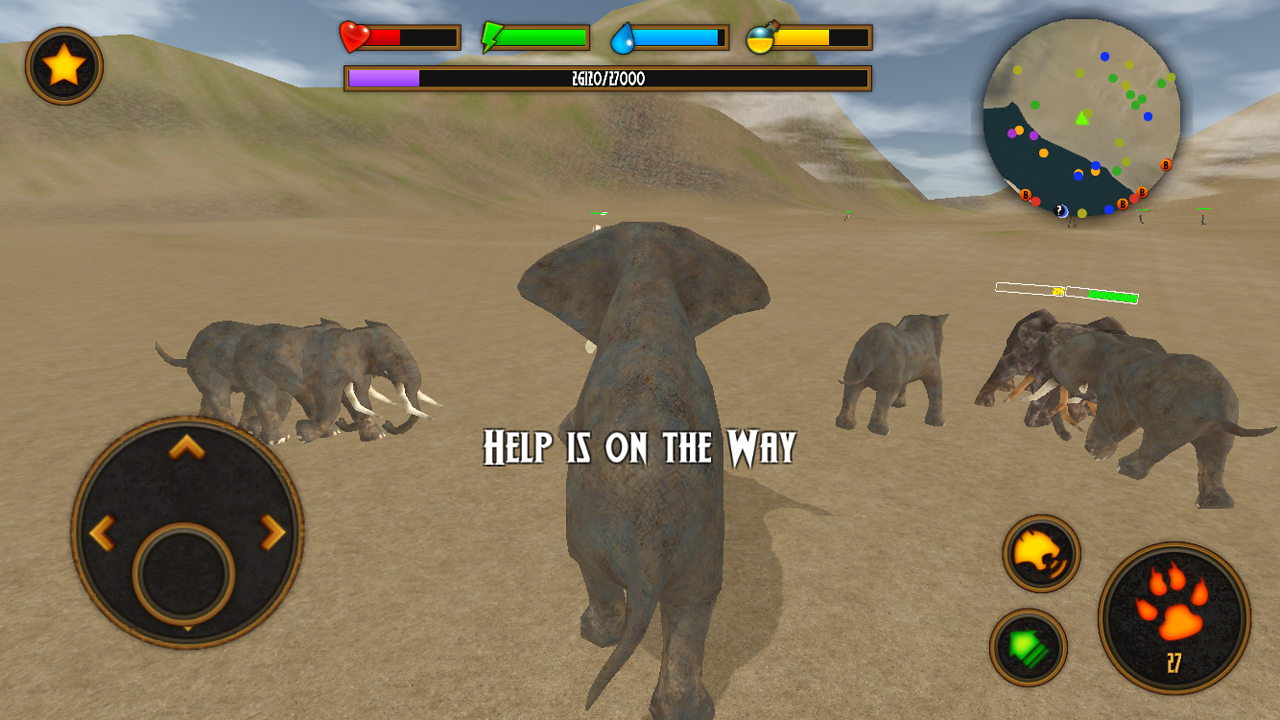Image resolution: width=1280 pixels, height=720 pixels.
Task: Tap the red heart health icon
Action: [x=355, y=36]
